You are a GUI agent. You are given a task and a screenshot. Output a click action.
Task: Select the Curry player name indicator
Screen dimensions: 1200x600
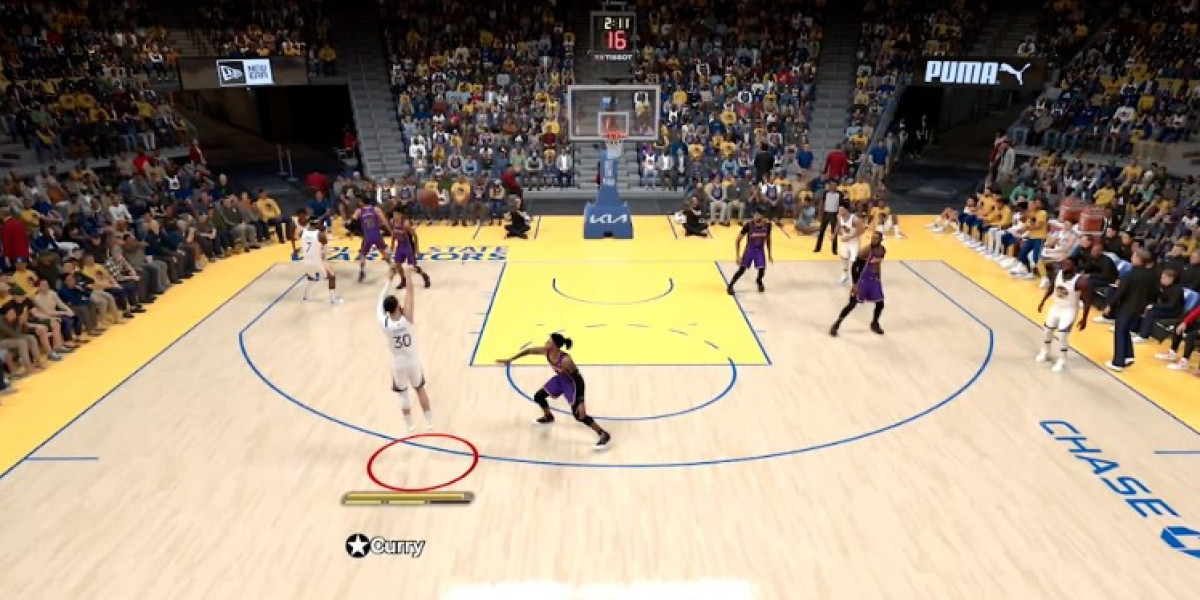(x=386, y=546)
